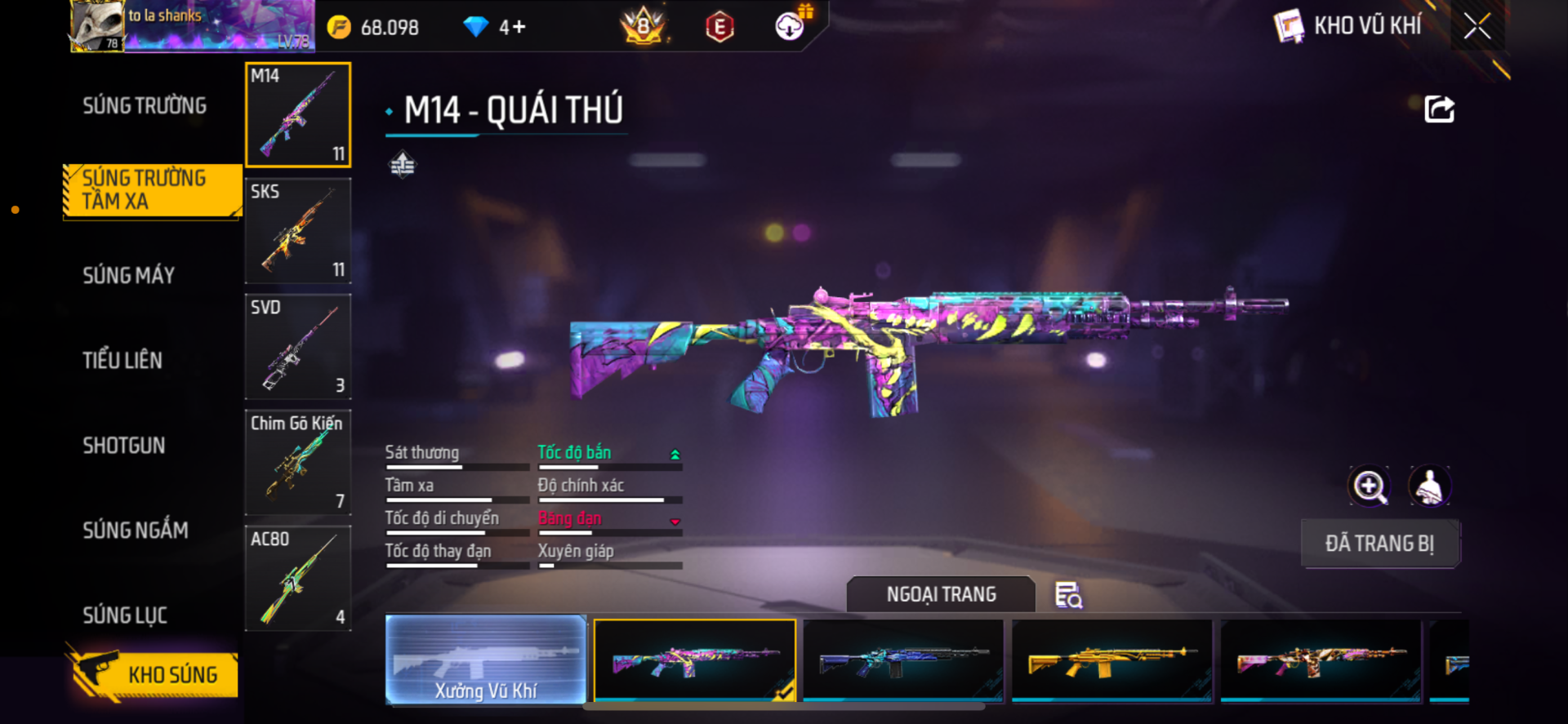Open the Tiểu Liên weapon category
1568x724 pixels.
122,361
